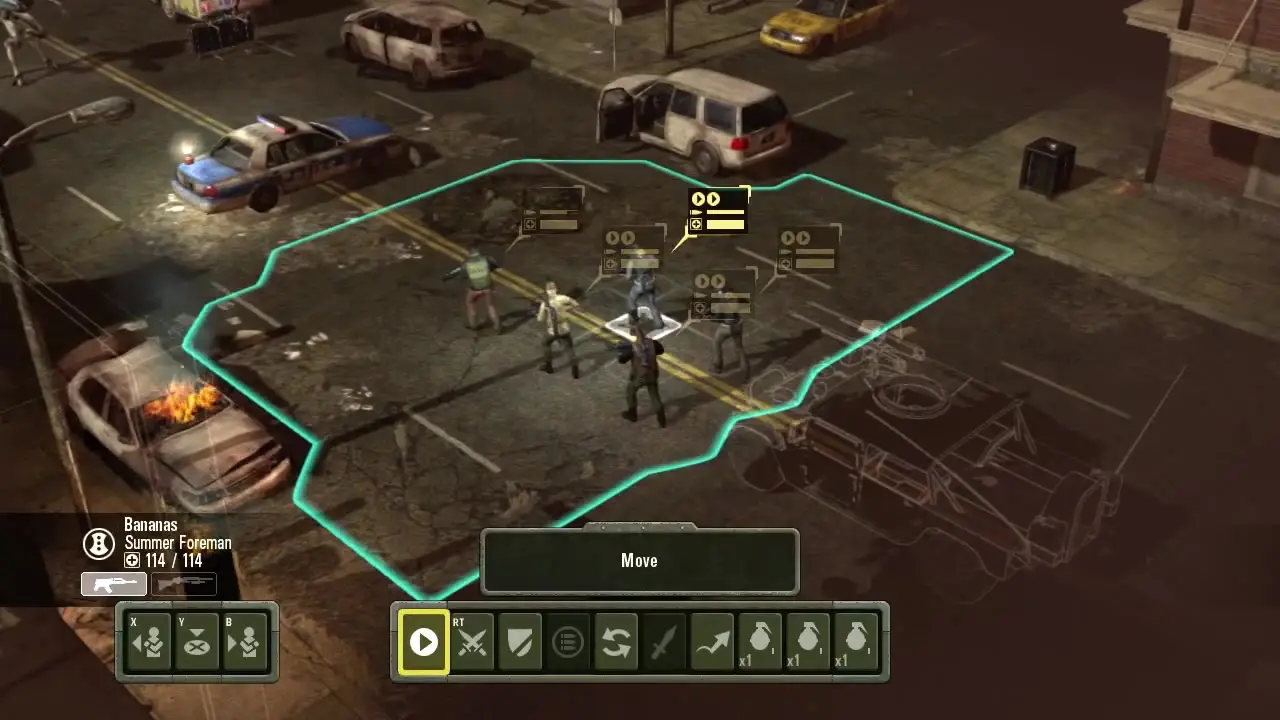
Task: Activate the curved arrow sprint action
Action: (712, 642)
